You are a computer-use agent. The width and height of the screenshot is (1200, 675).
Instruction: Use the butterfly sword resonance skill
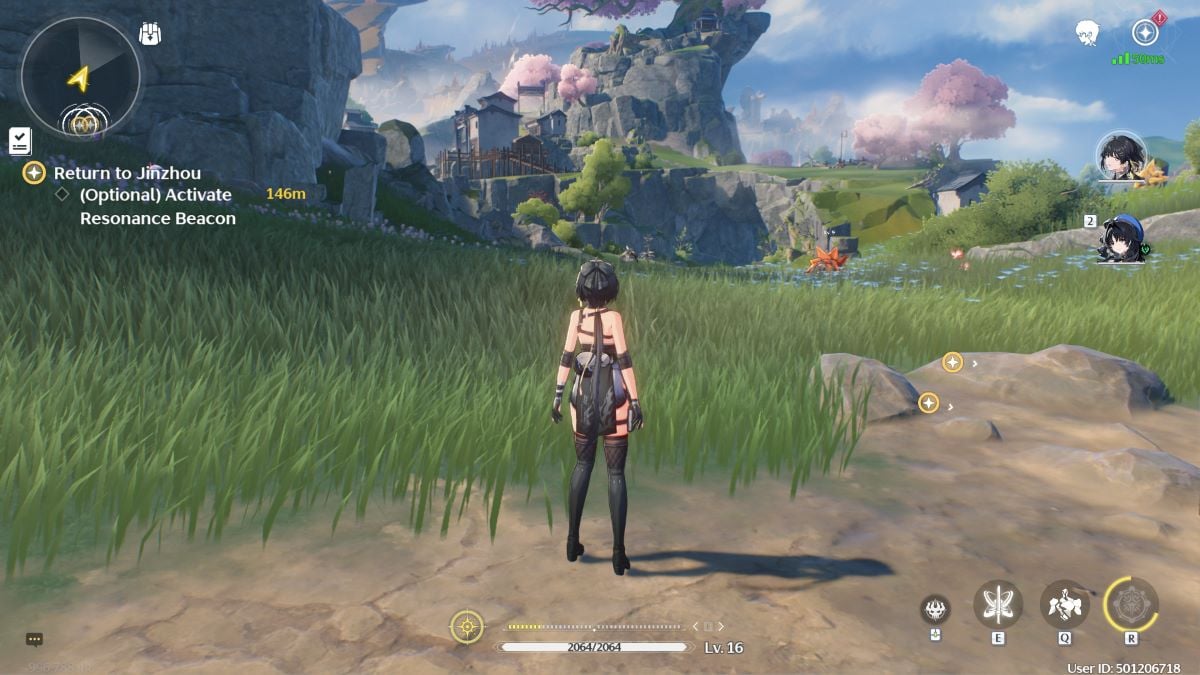(x=997, y=604)
